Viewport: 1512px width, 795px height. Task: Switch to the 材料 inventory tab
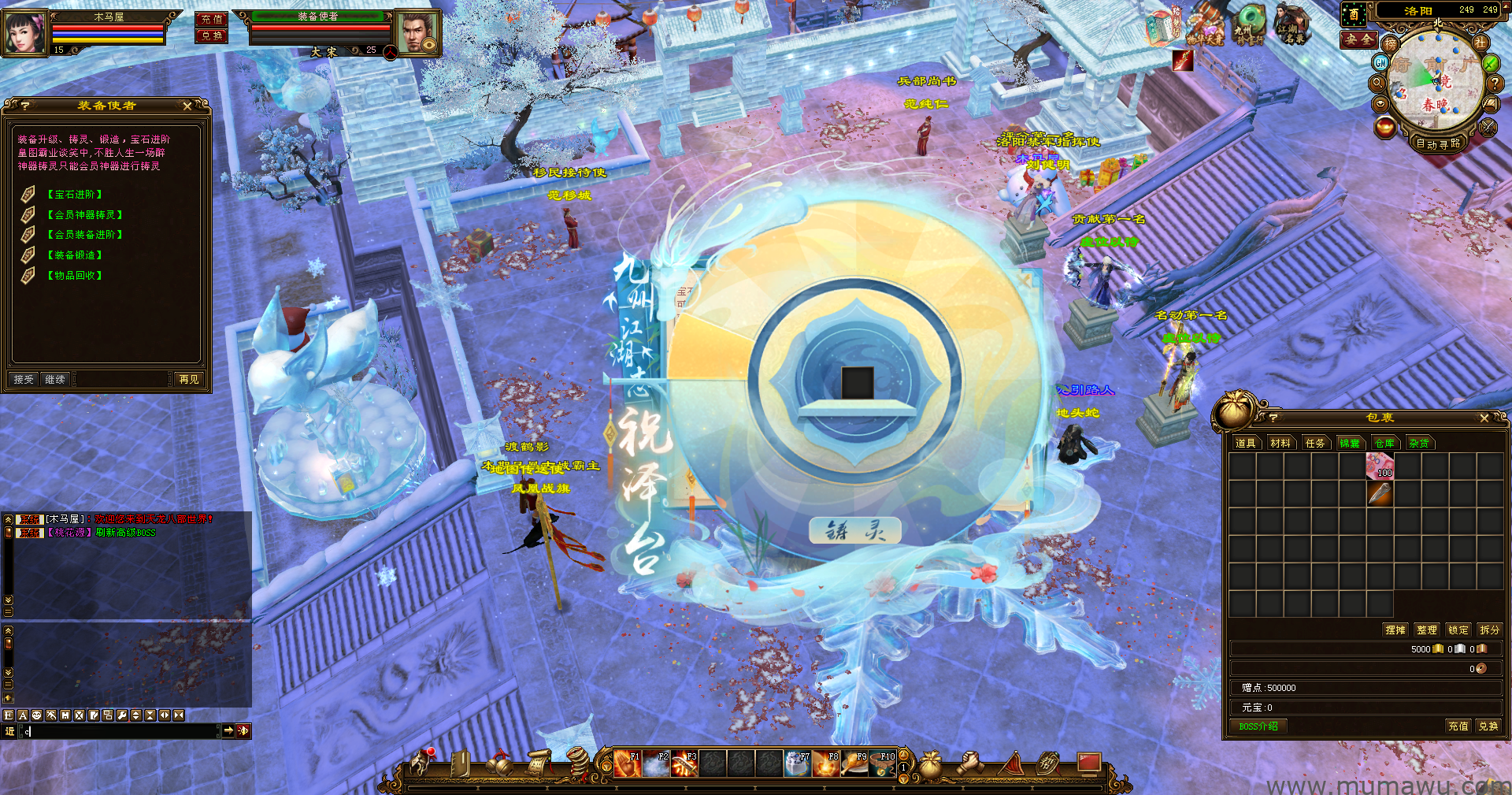(1280, 444)
